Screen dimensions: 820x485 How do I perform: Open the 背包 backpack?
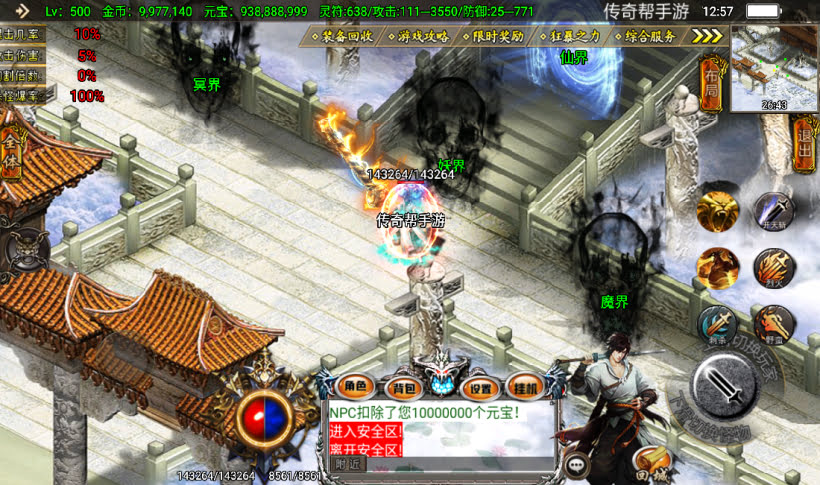pyautogui.click(x=404, y=387)
